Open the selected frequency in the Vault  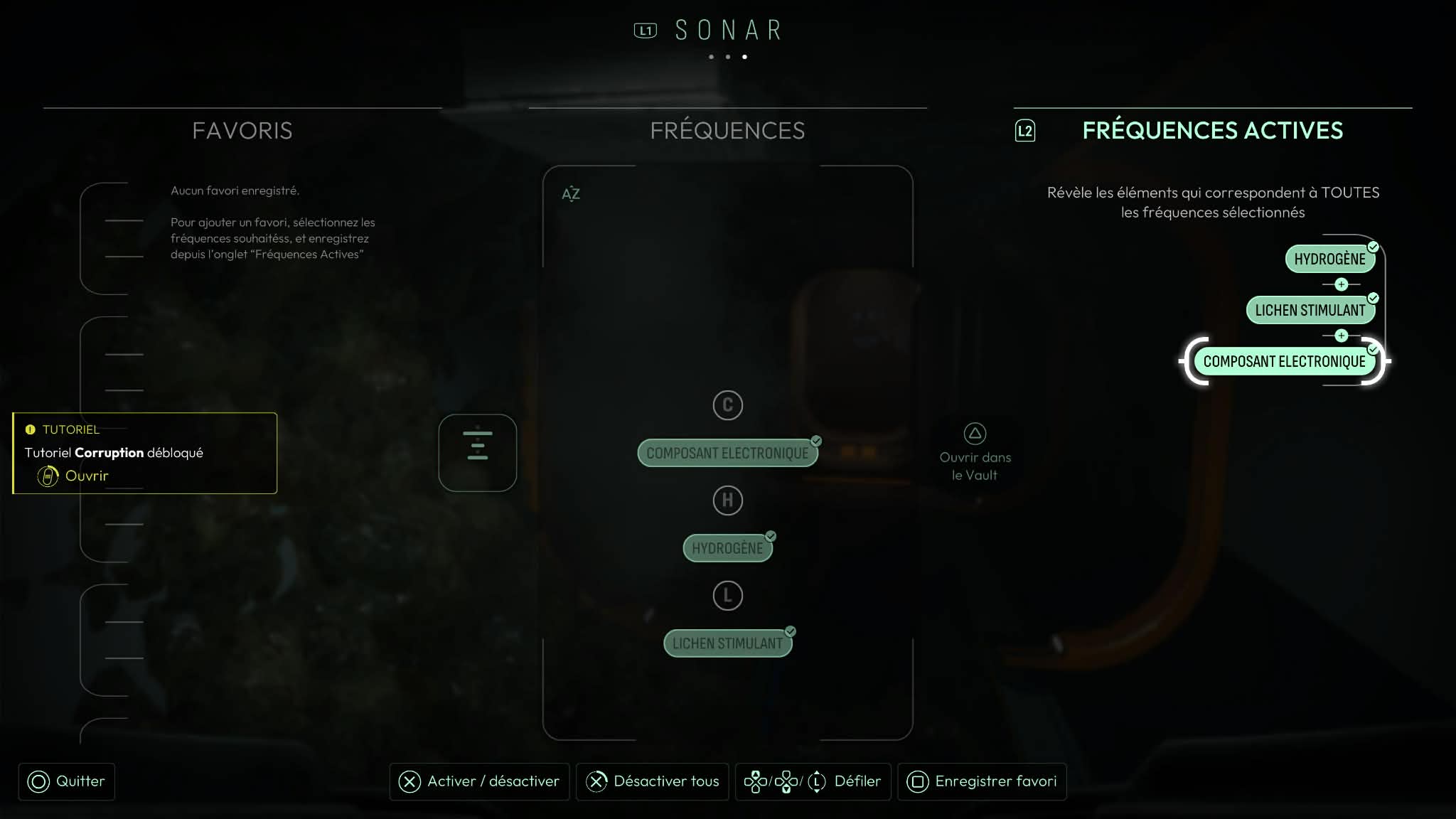coord(975,454)
